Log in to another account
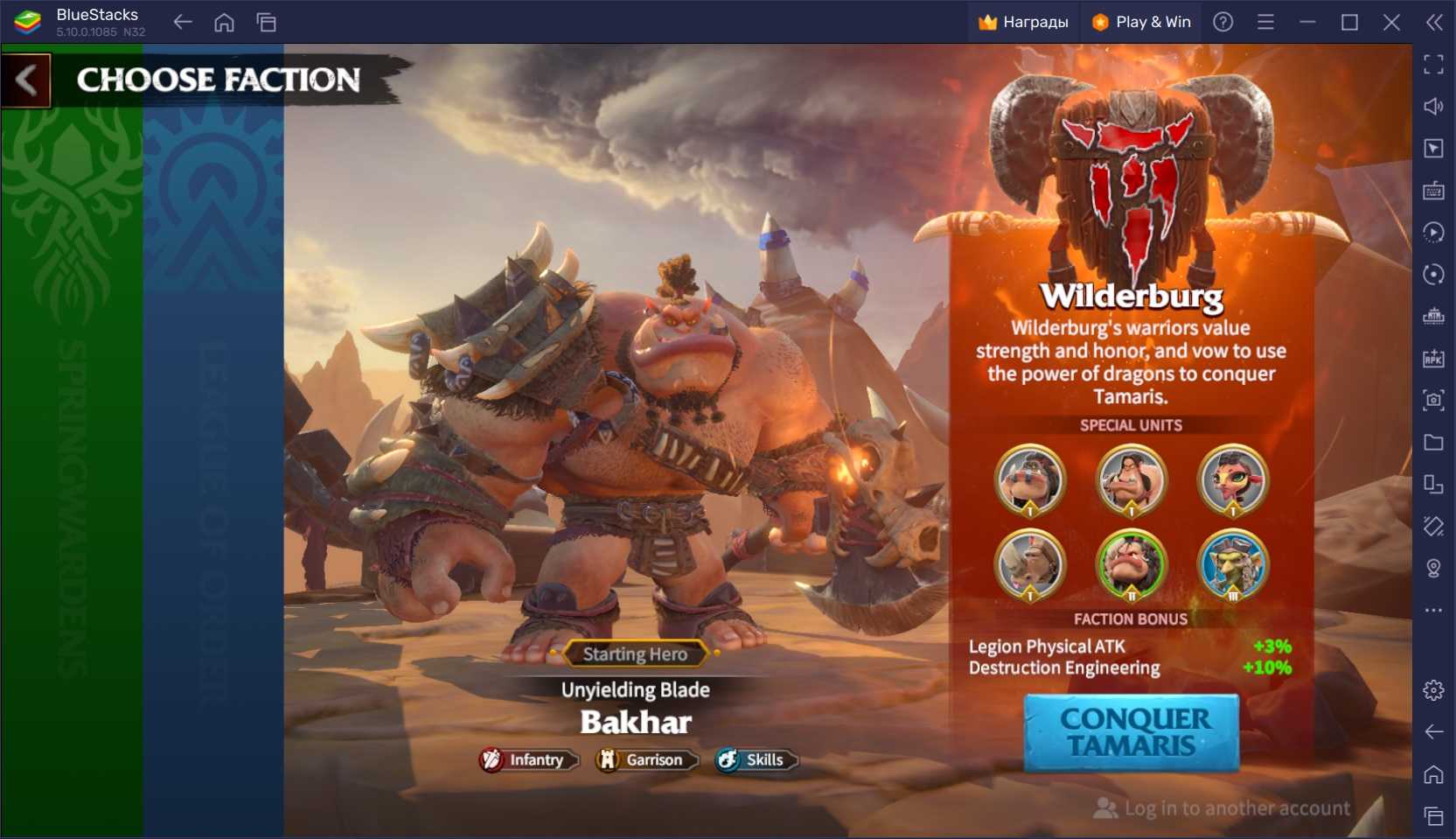 1223,808
